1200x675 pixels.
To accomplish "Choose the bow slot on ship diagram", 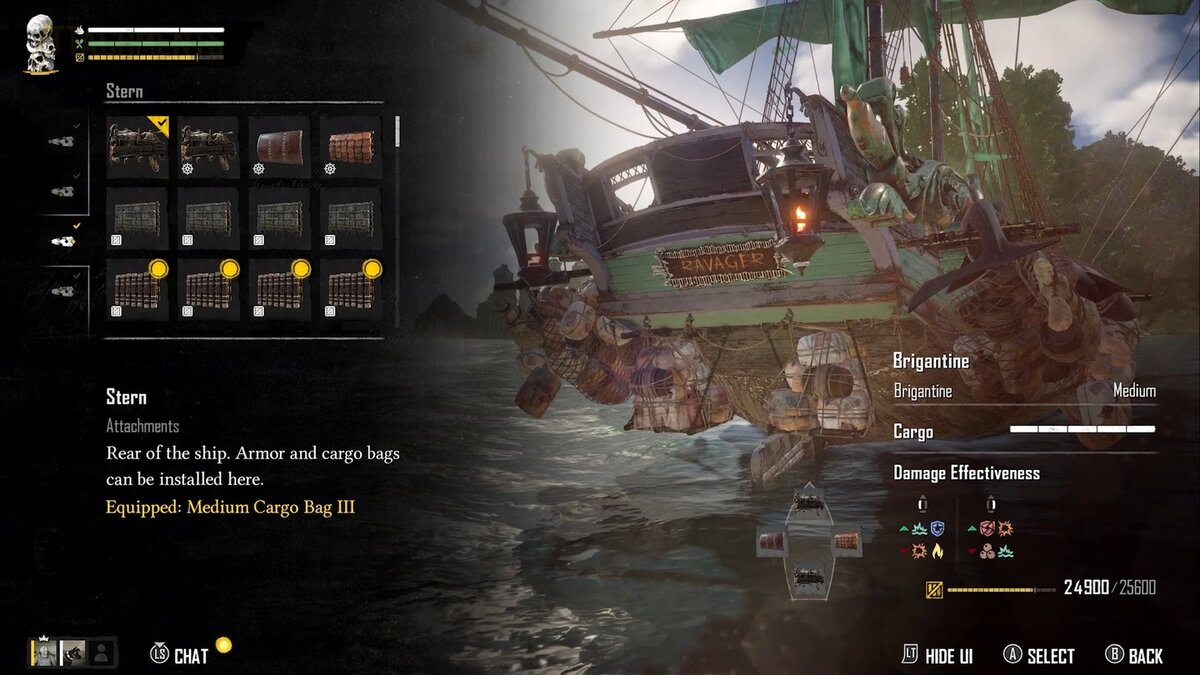I will click(x=808, y=503).
